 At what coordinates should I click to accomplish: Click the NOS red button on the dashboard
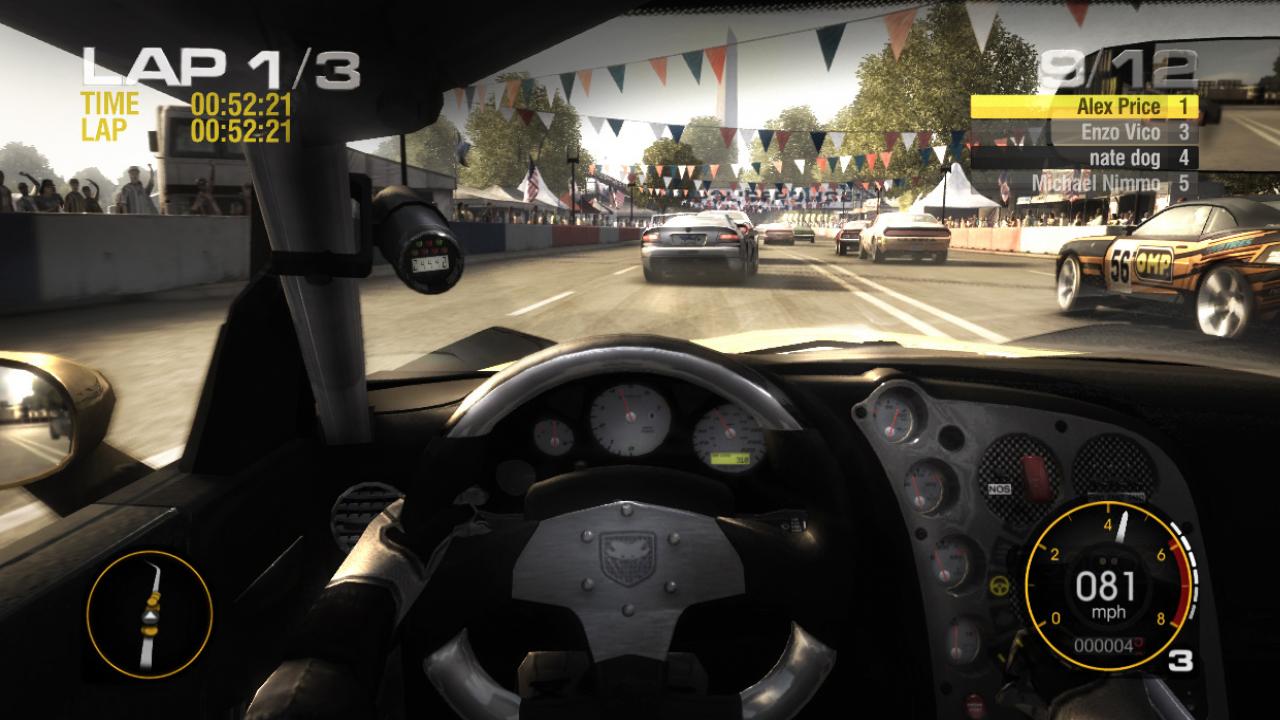(x=1033, y=477)
